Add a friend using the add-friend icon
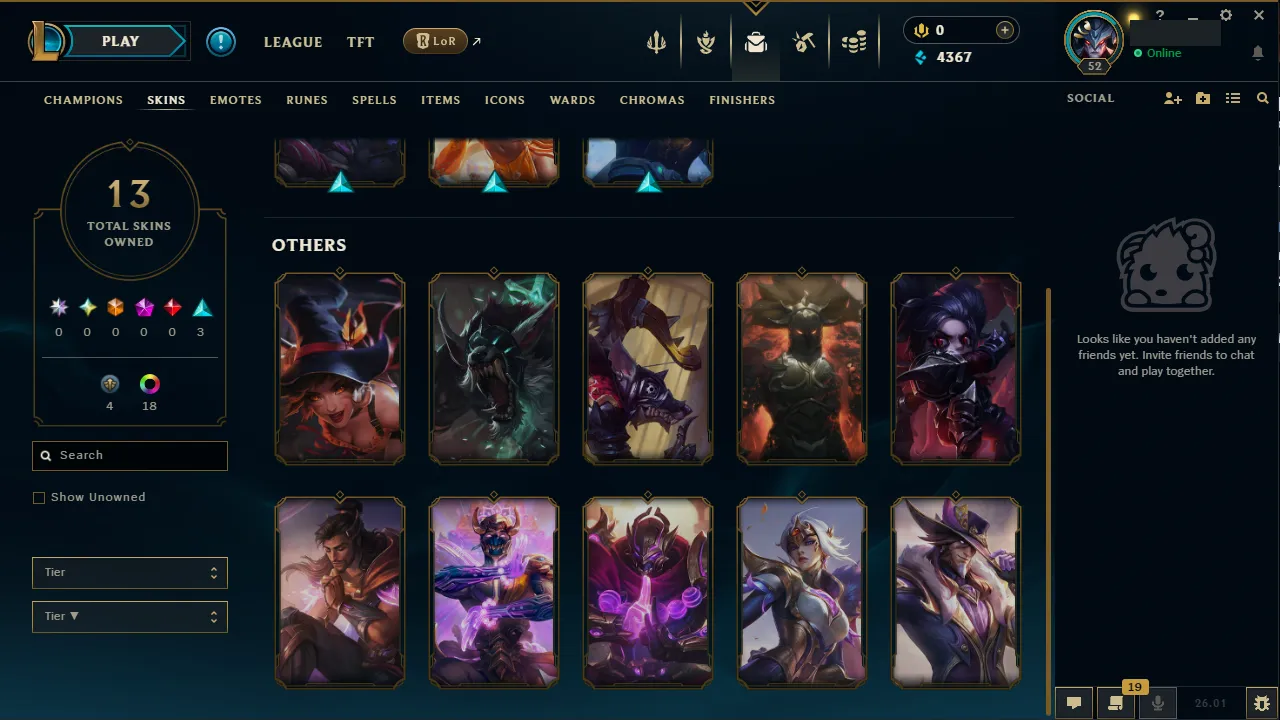 point(1172,98)
